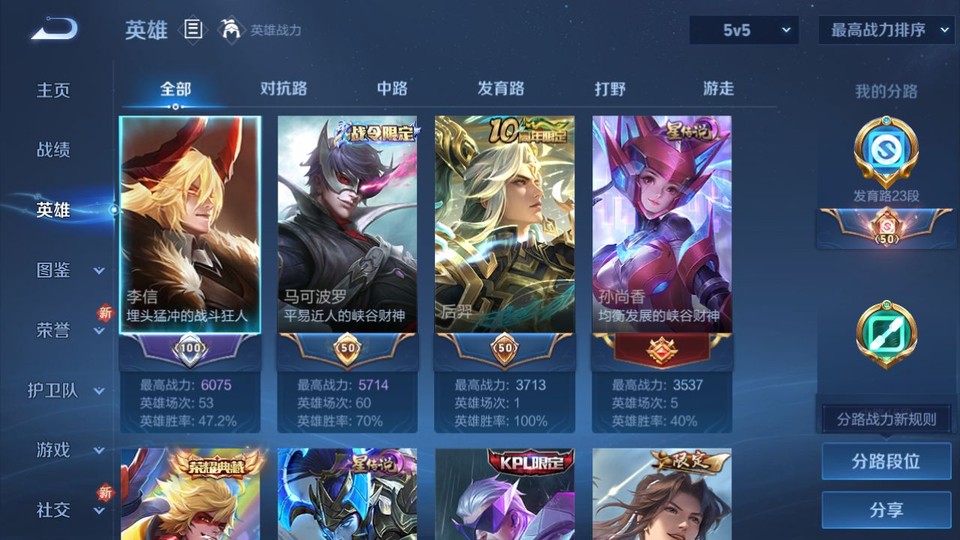Show heroes under the 打野 tab
Image resolution: width=960 pixels, height=540 pixels.
coord(610,89)
